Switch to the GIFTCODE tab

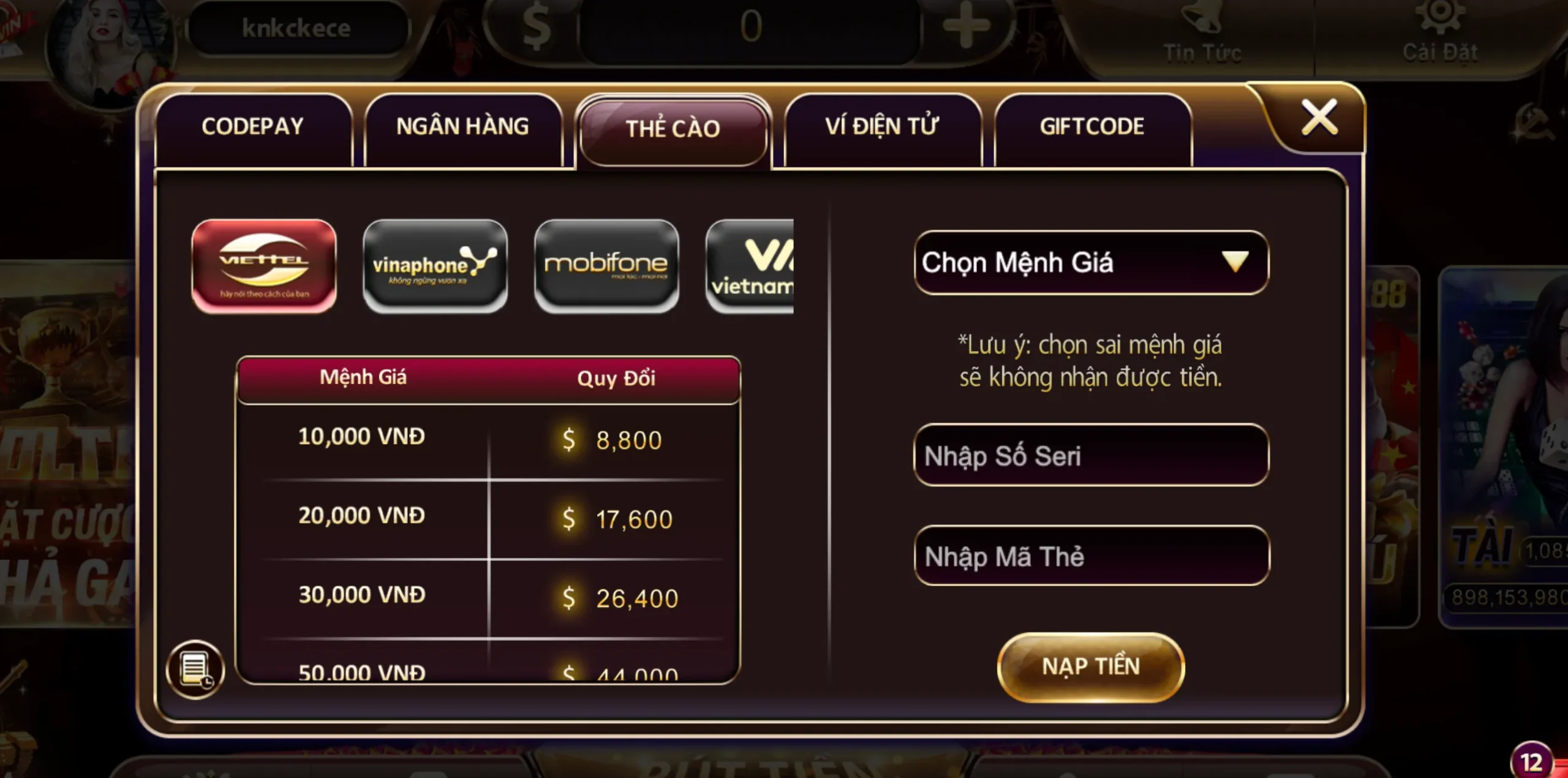1092,127
